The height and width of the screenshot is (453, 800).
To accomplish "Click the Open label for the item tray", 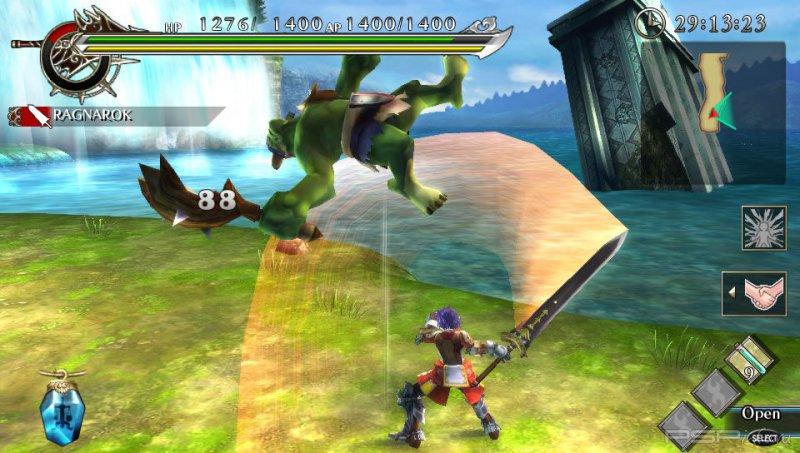I will [761, 413].
